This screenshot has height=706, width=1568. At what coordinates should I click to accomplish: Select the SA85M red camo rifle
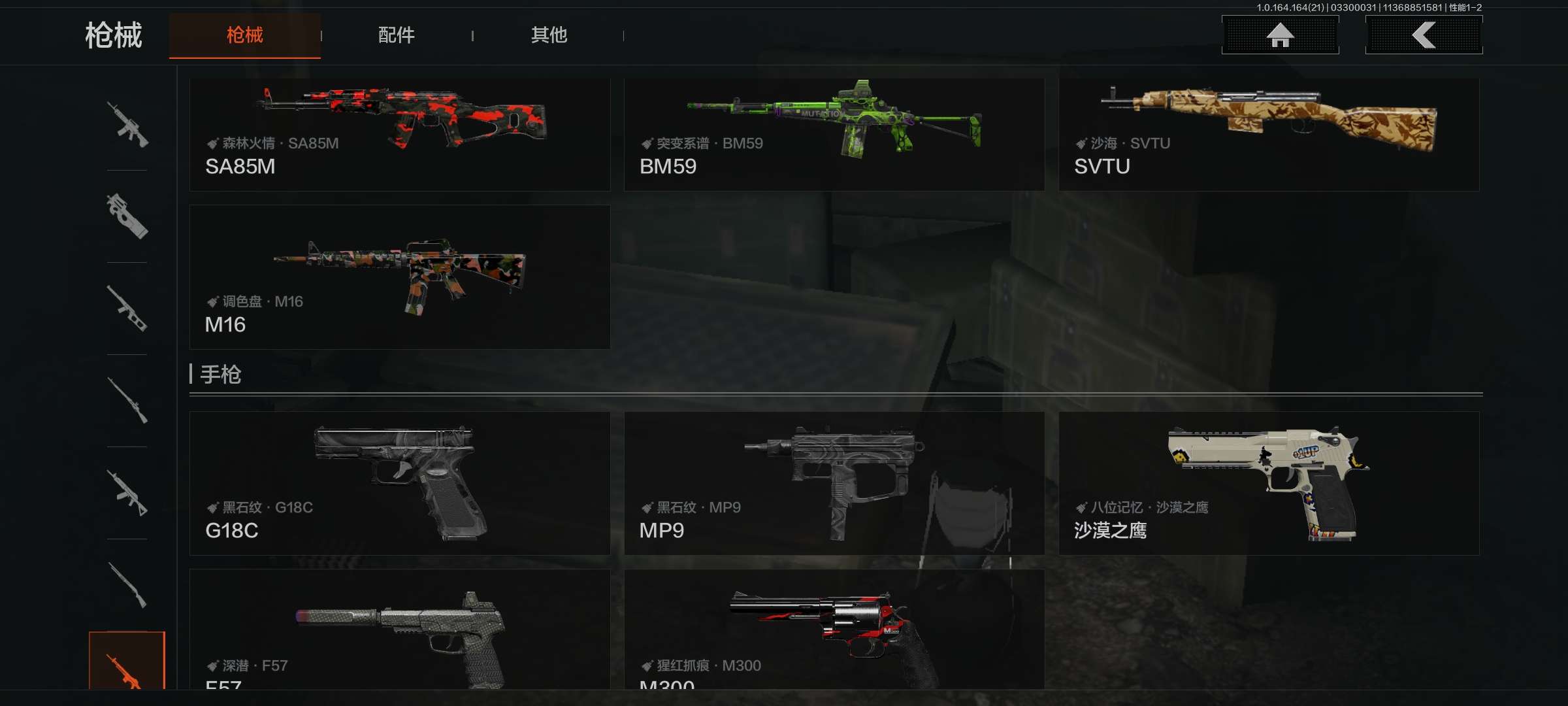(x=399, y=134)
